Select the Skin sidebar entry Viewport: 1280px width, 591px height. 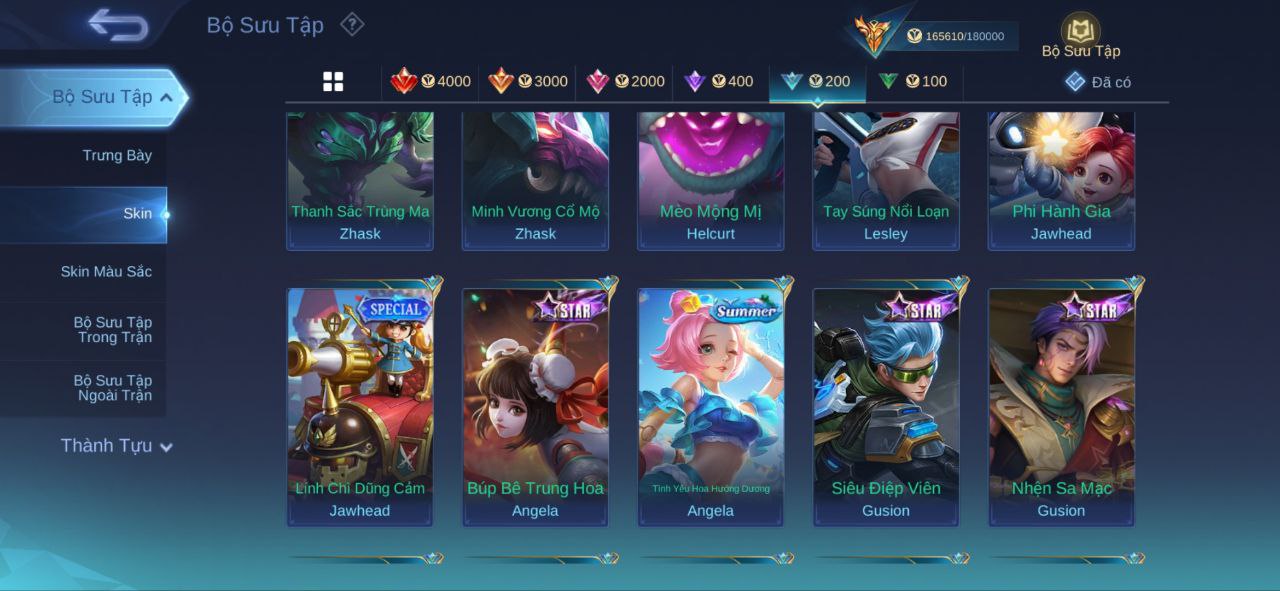click(137, 214)
